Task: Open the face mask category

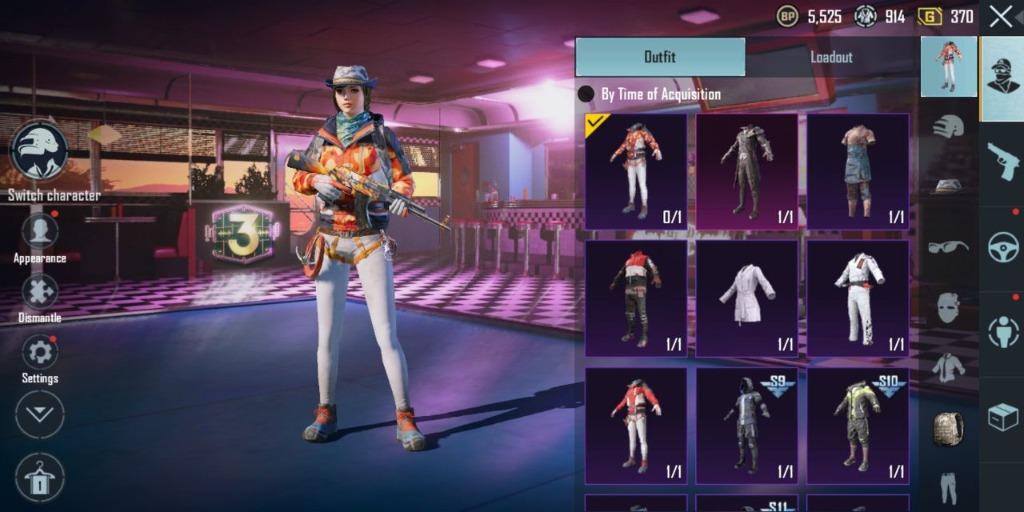Action: [x=948, y=307]
